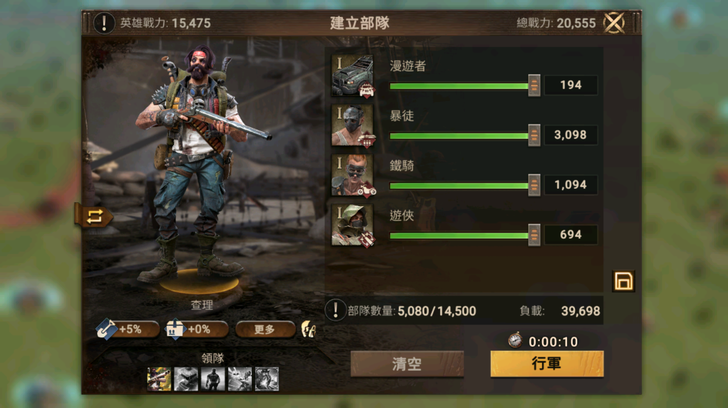This screenshot has width=728, height=408.
Task: Adjust the 鐵騎 troop slider handle
Action: tap(534, 185)
